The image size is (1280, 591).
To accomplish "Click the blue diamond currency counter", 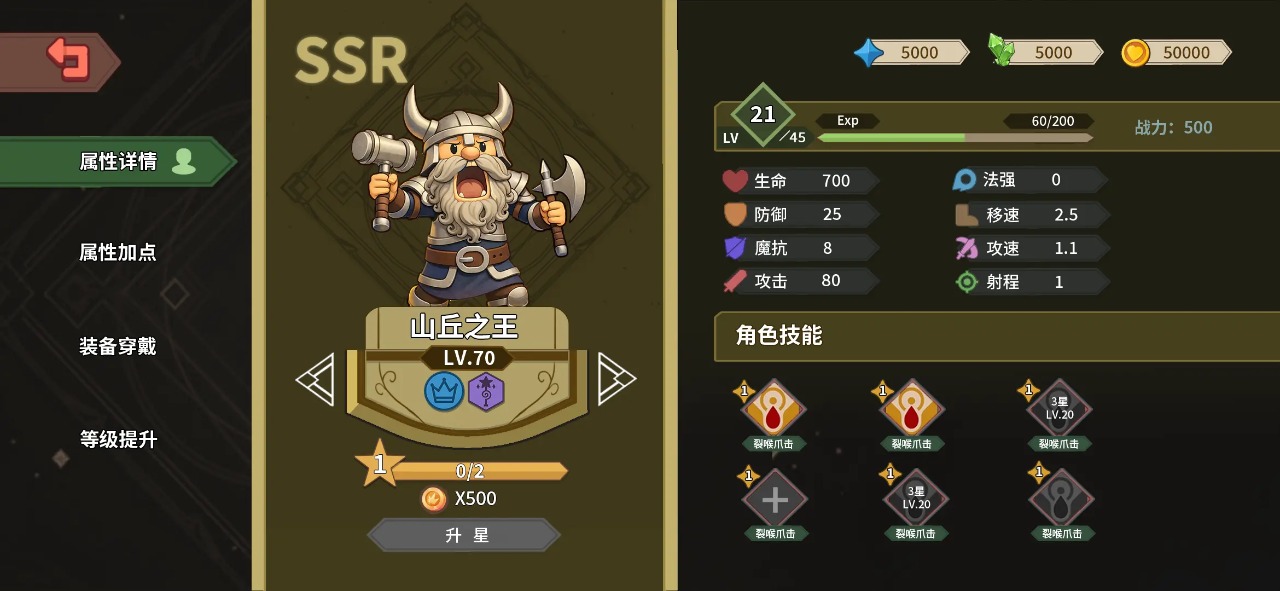I will click(x=911, y=53).
